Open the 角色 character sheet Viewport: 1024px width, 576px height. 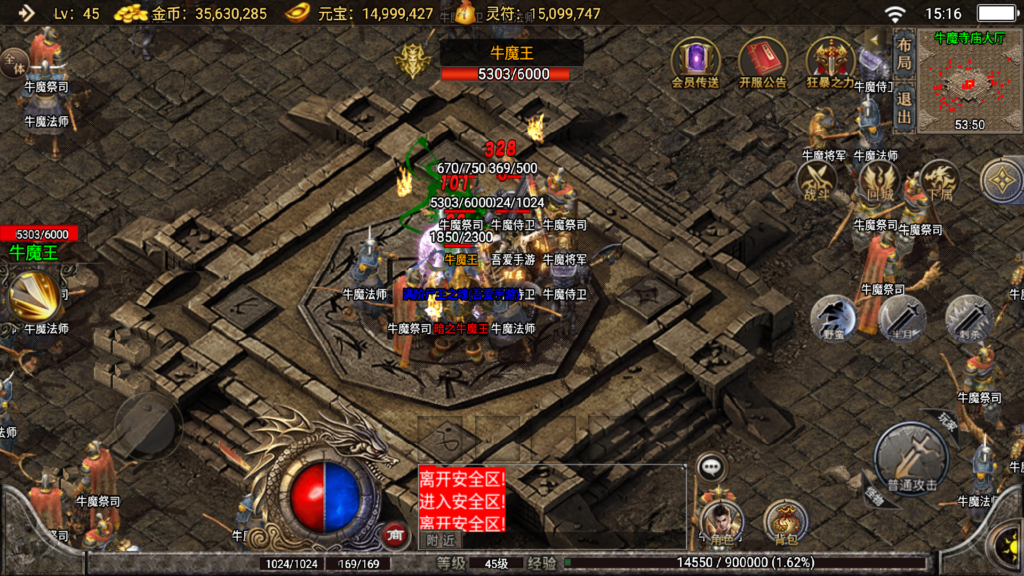point(721,522)
